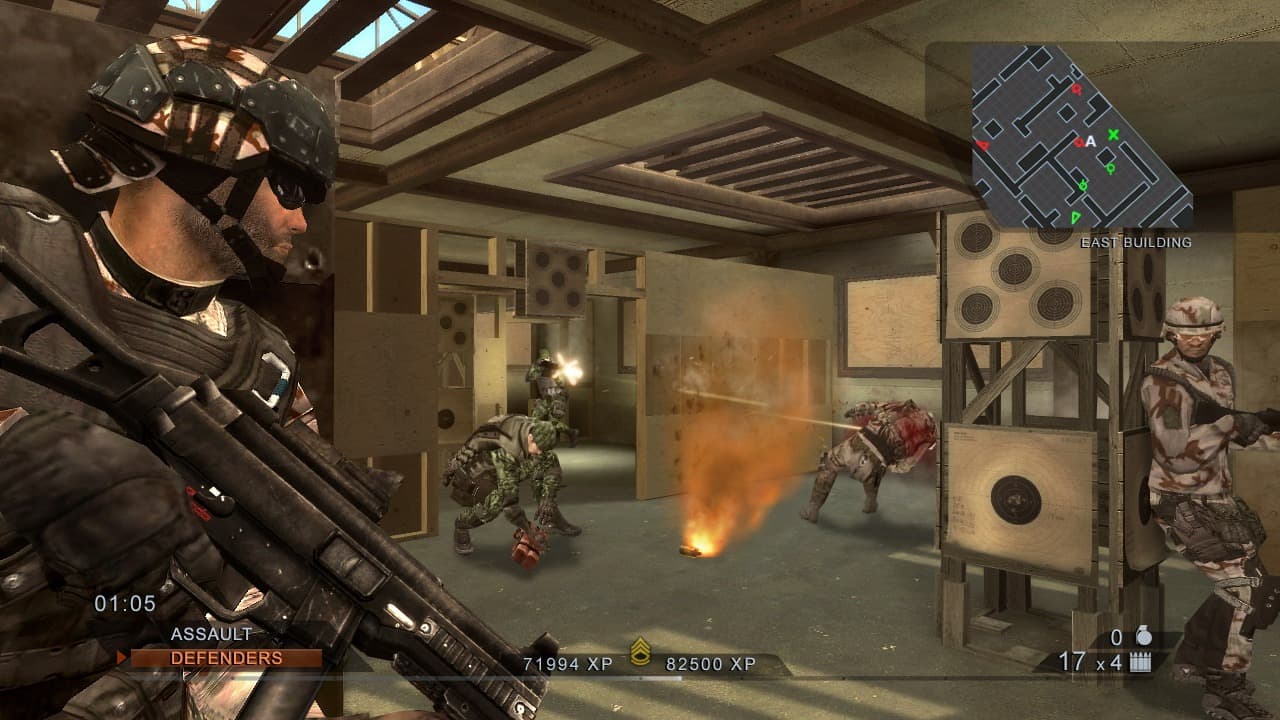Click the green triangle arrow at the minimap bottom
Screen dimensions: 1280x720
tap(1075, 216)
